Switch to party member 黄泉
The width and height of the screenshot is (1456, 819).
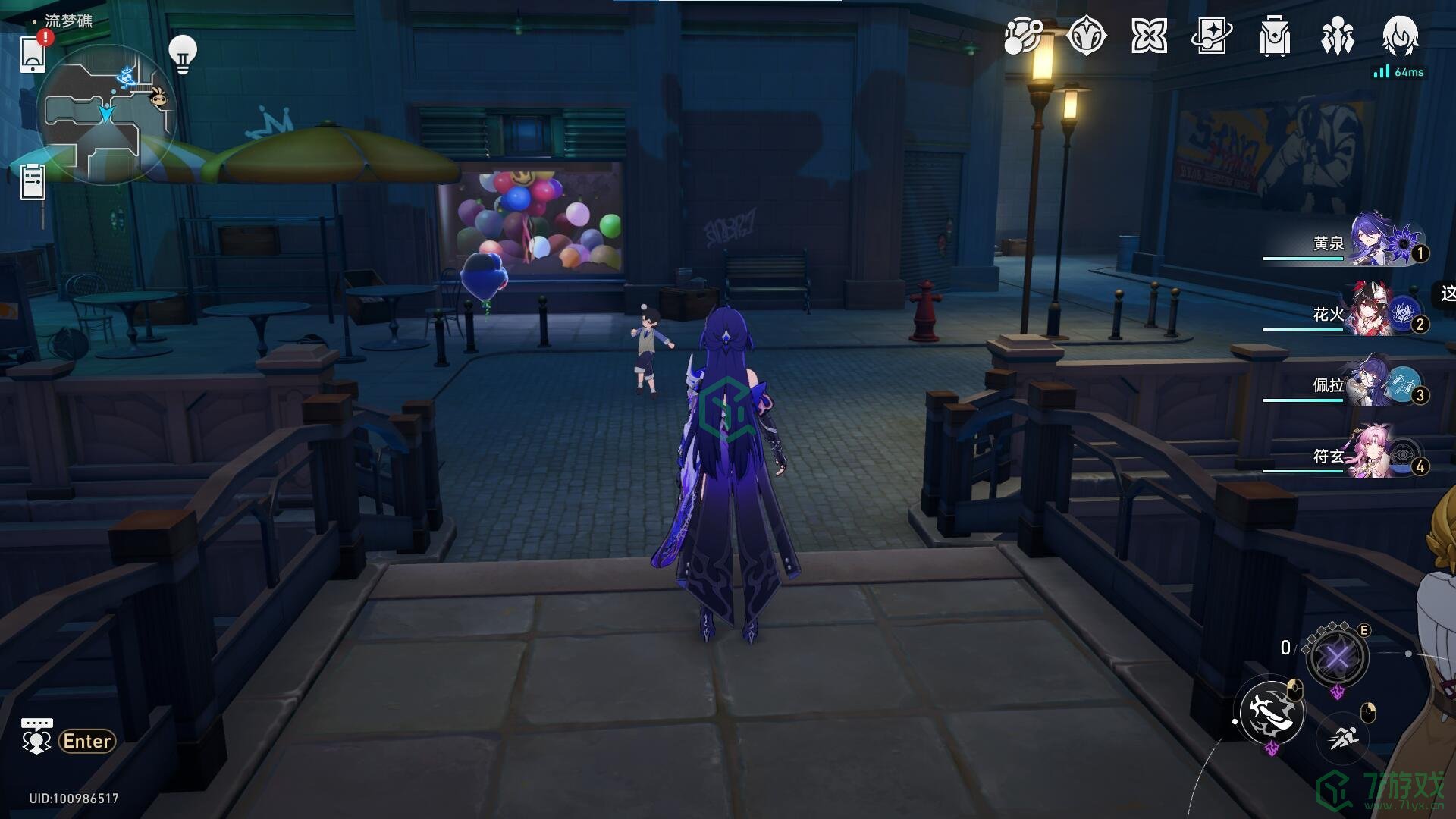point(1357,243)
